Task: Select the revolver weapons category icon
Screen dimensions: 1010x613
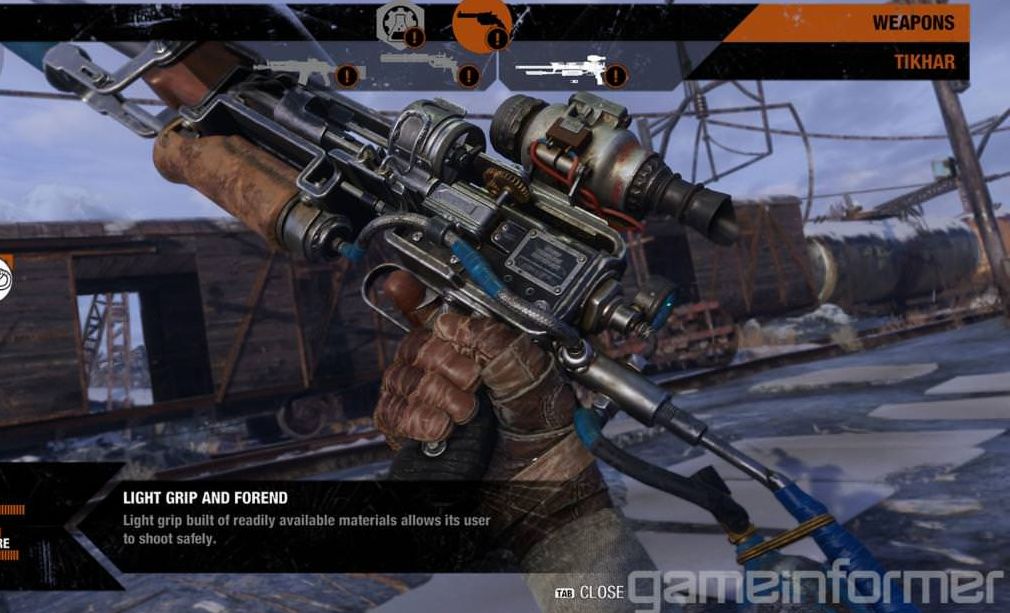Action: [x=481, y=24]
